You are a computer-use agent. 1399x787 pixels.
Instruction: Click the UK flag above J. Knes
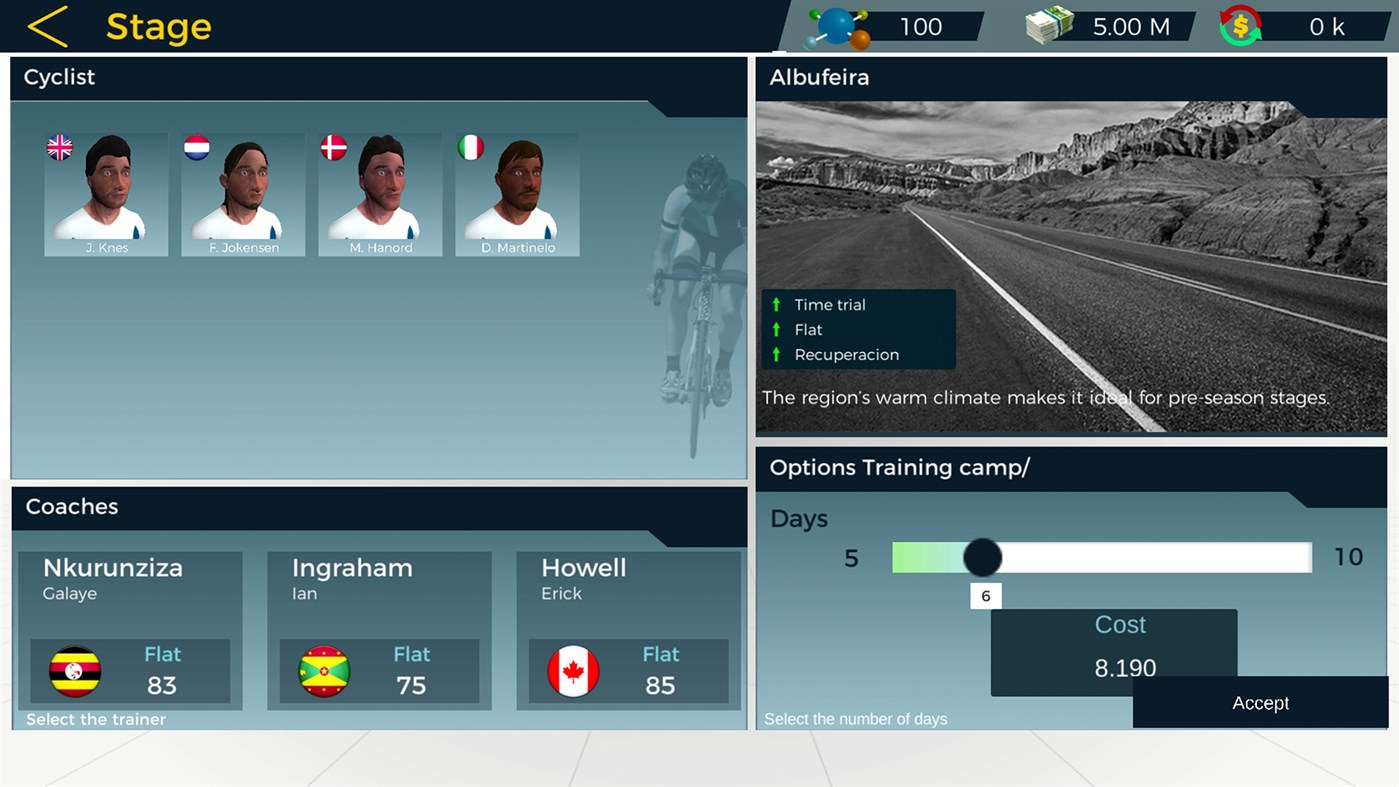click(58, 147)
